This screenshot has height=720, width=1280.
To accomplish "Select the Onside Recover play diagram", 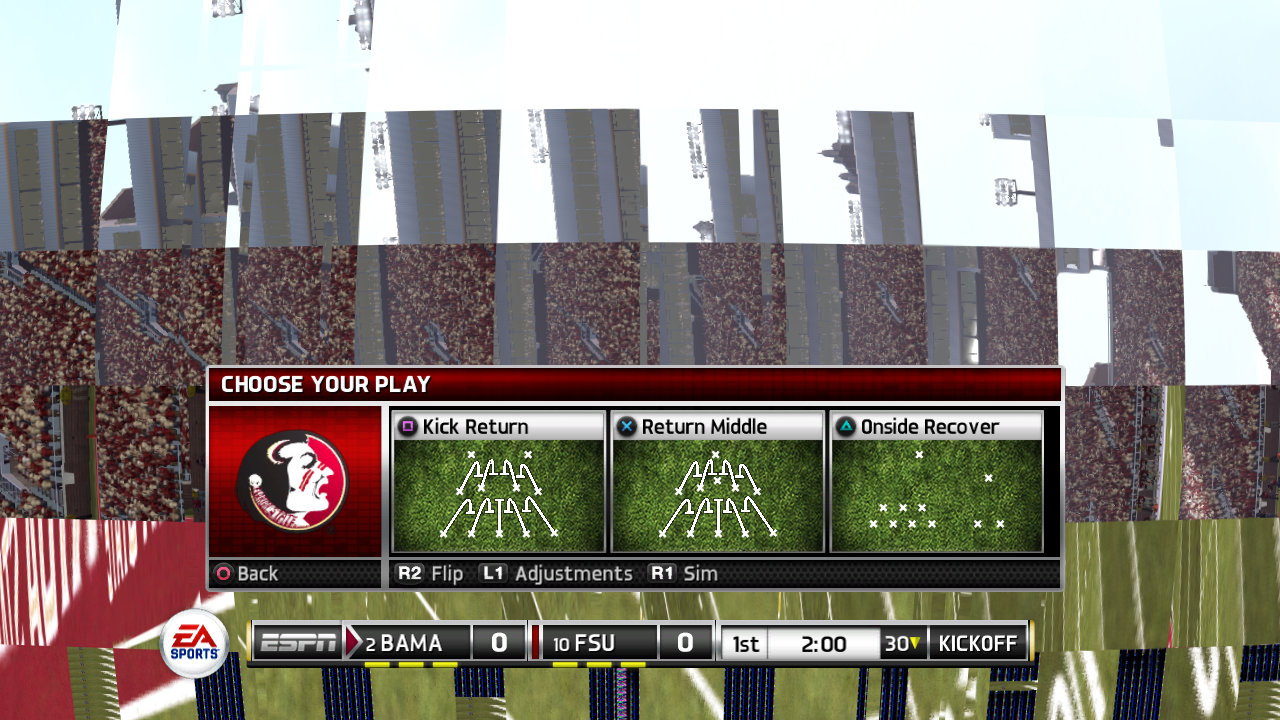I will point(934,495).
